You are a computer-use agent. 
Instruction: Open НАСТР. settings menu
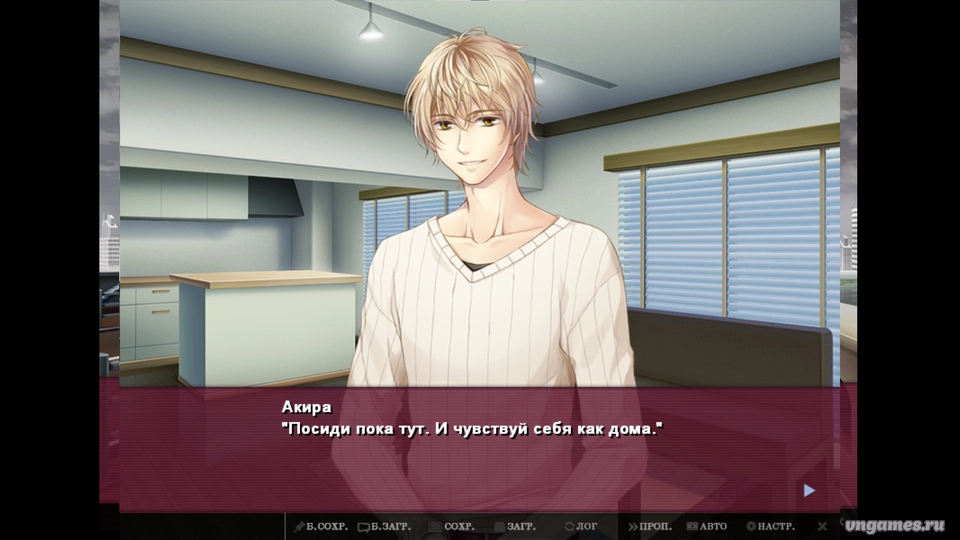771,526
